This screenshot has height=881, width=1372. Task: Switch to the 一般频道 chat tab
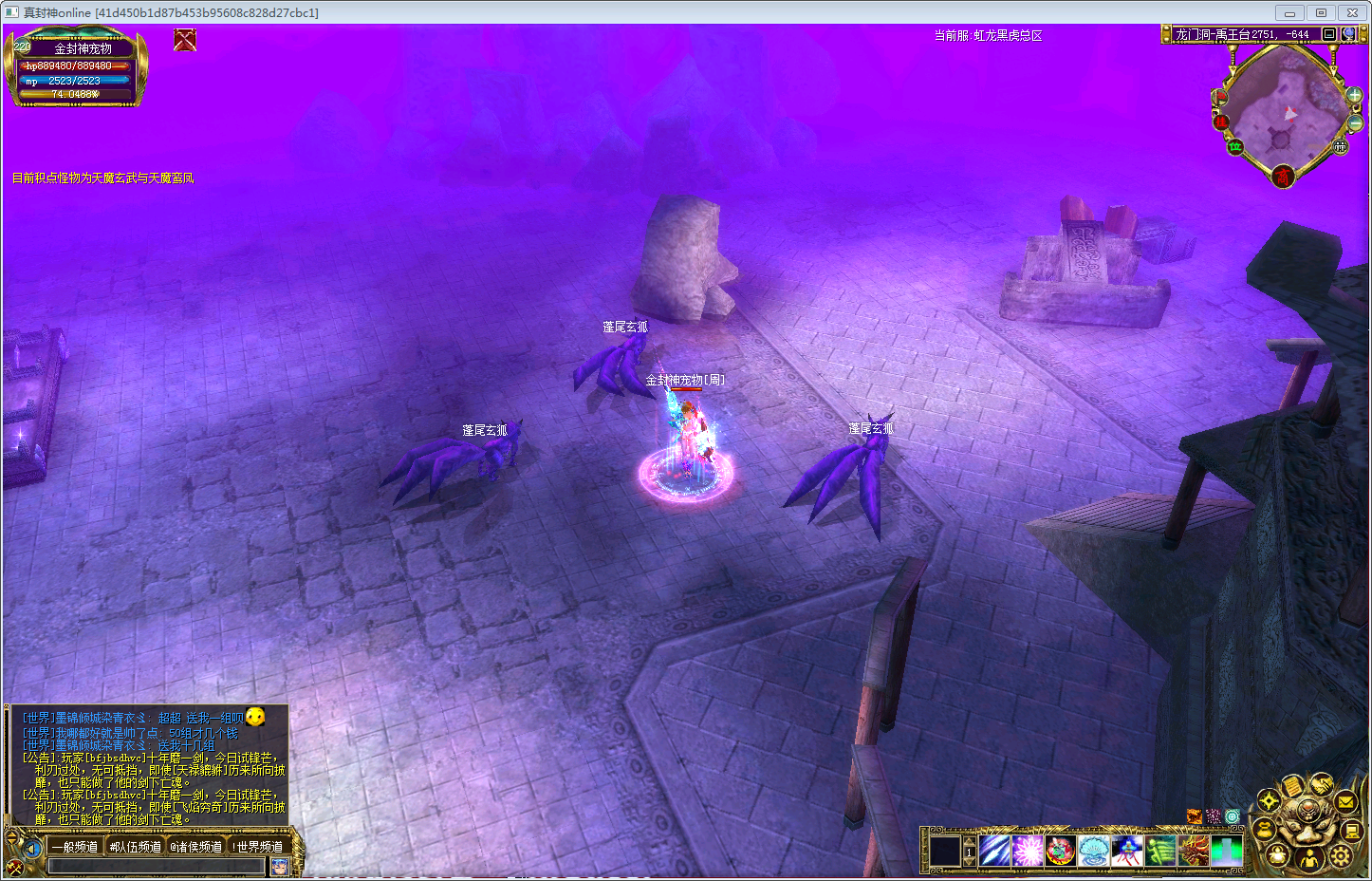[x=74, y=846]
